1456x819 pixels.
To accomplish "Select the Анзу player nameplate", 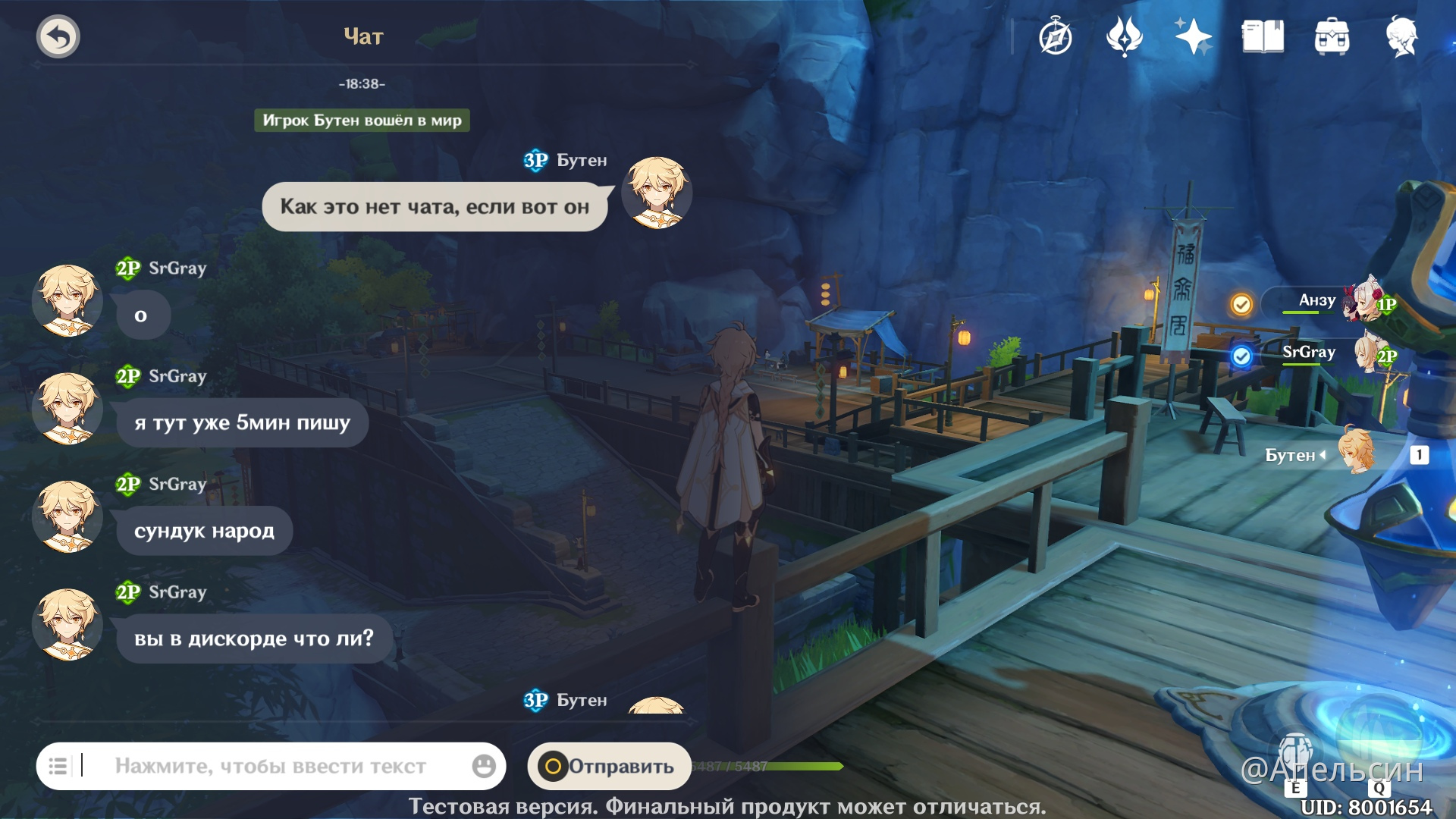I will 1316,301.
